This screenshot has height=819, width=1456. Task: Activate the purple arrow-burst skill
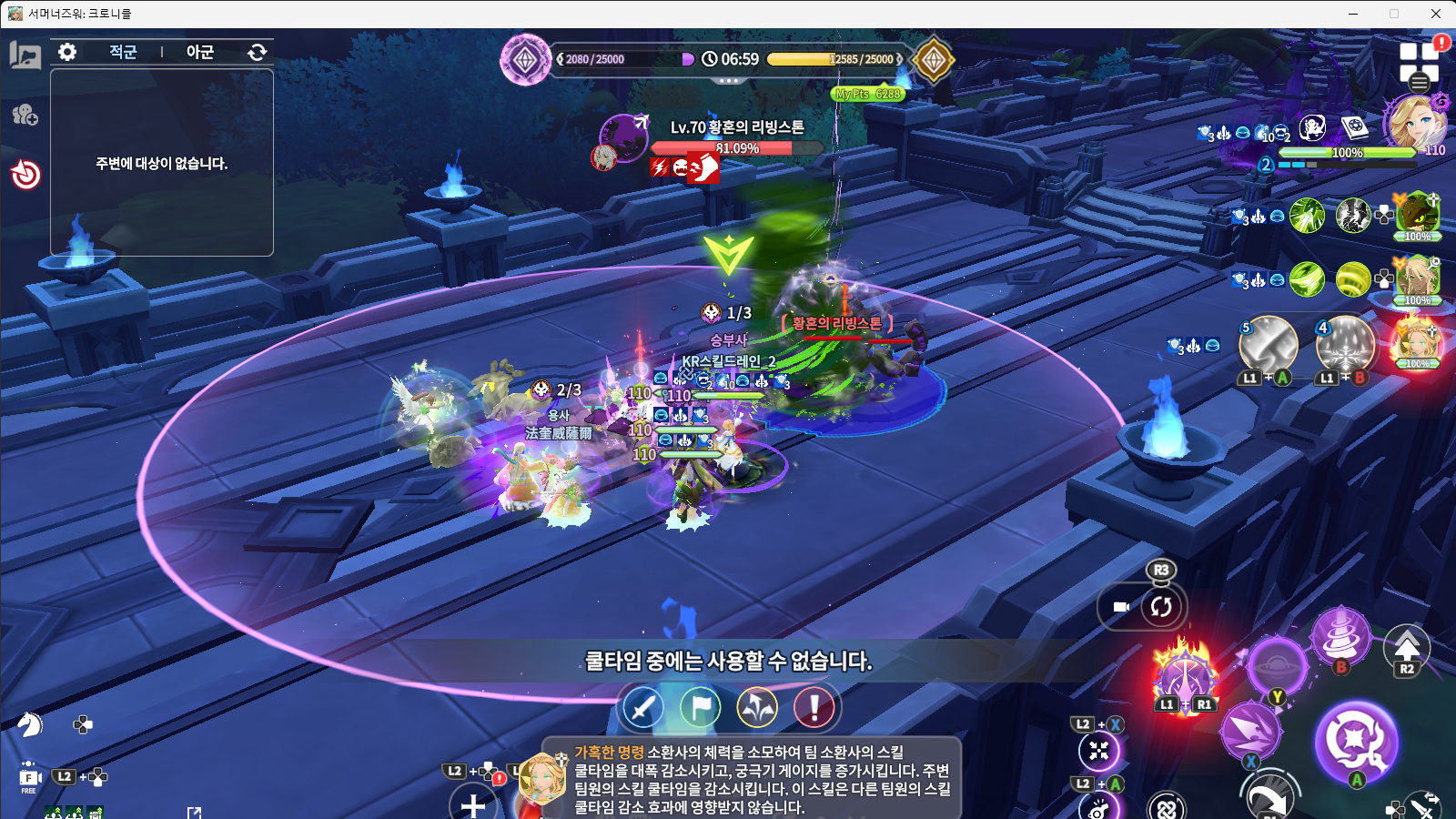(x=1250, y=731)
